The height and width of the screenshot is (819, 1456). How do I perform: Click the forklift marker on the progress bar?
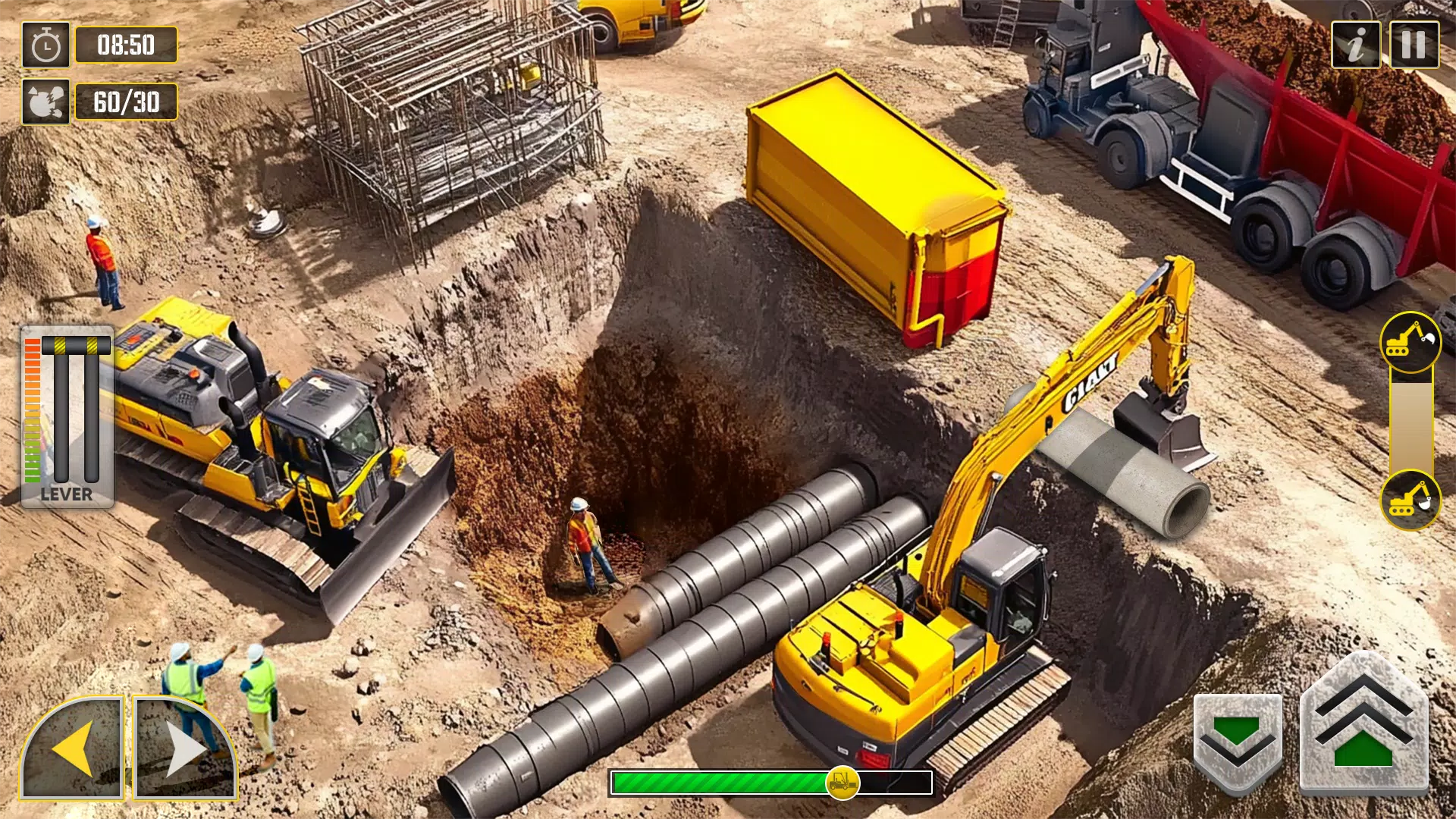(x=843, y=783)
